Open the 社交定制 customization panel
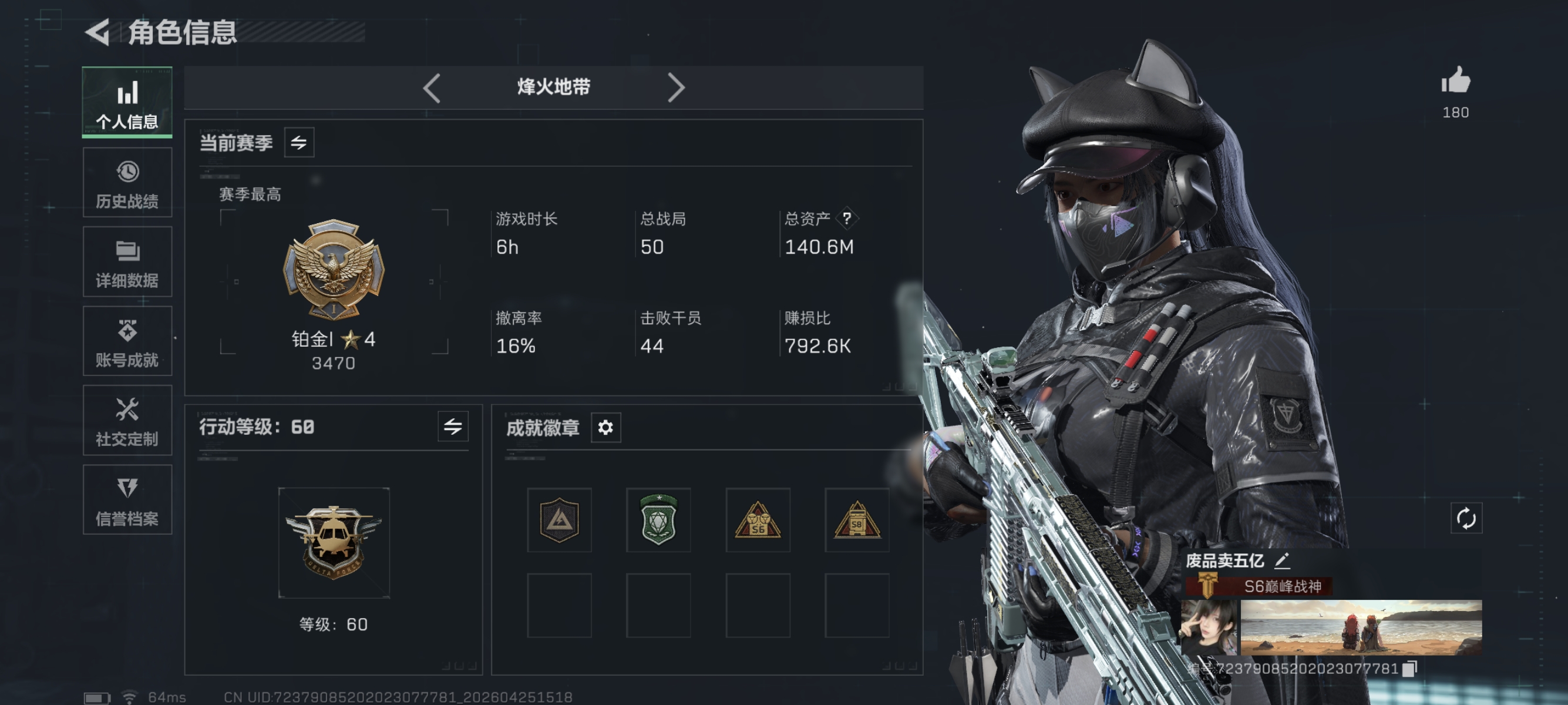The image size is (1568, 705). pyautogui.click(x=127, y=421)
